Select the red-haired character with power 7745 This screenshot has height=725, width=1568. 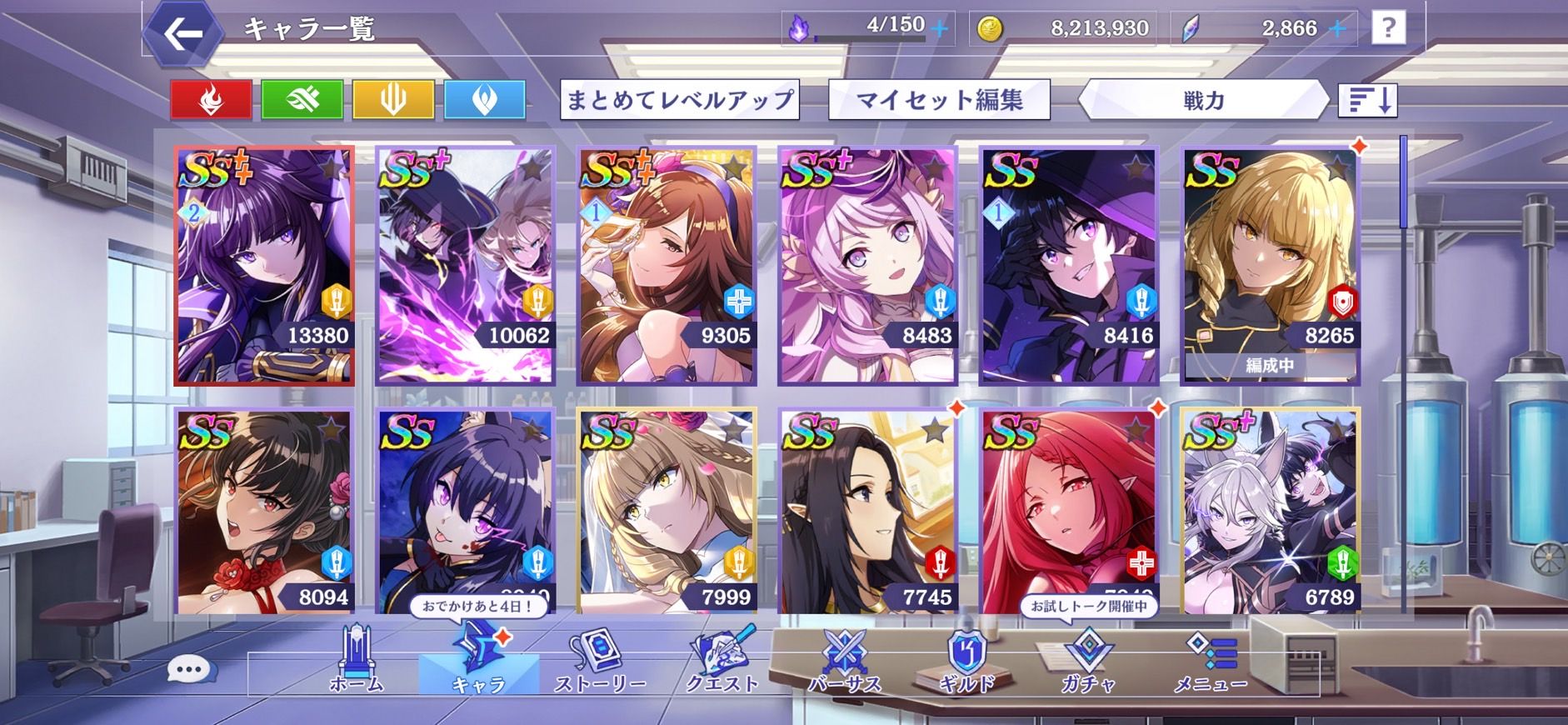coord(867,511)
